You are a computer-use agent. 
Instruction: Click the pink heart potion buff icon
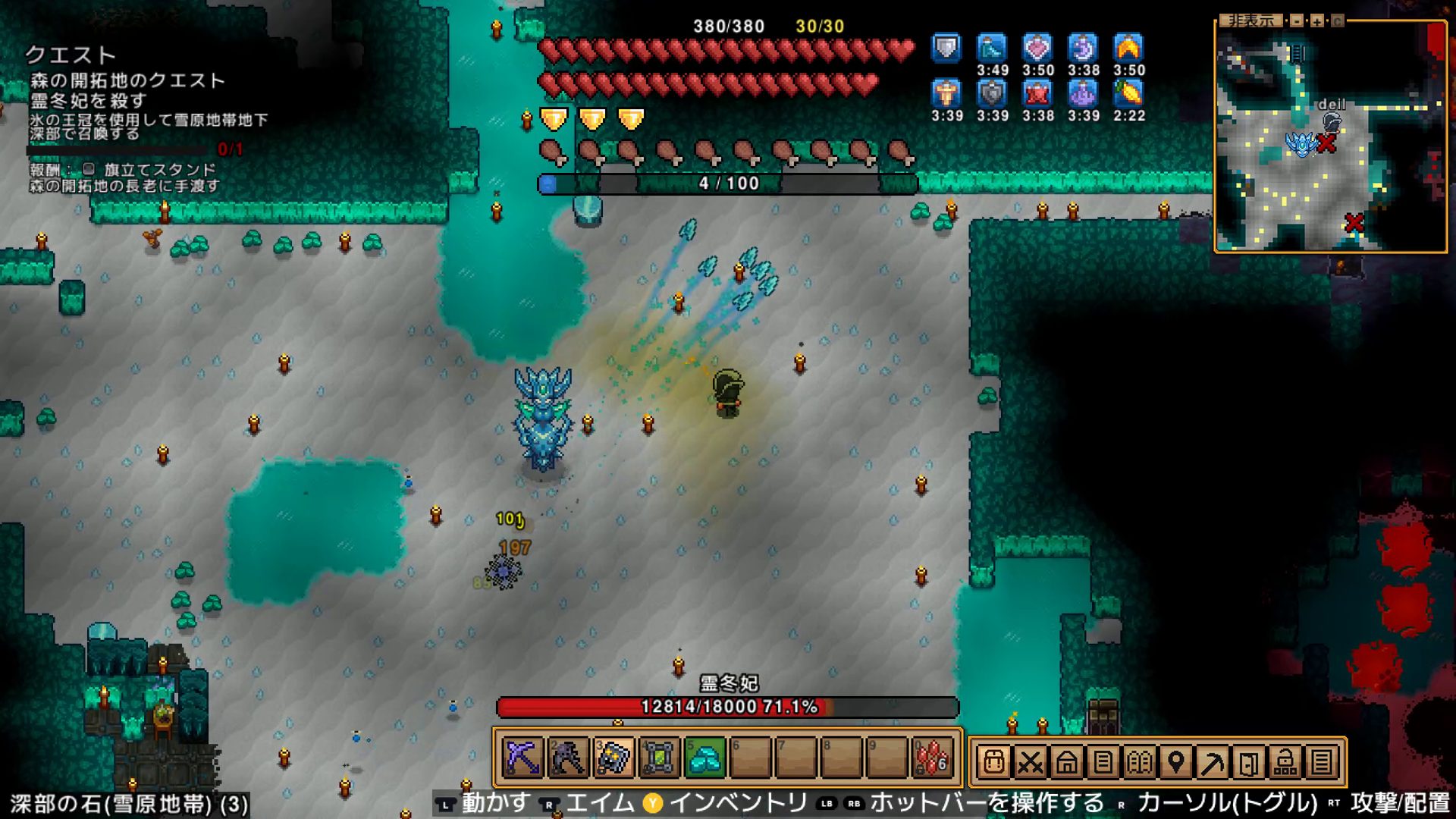(x=1037, y=49)
